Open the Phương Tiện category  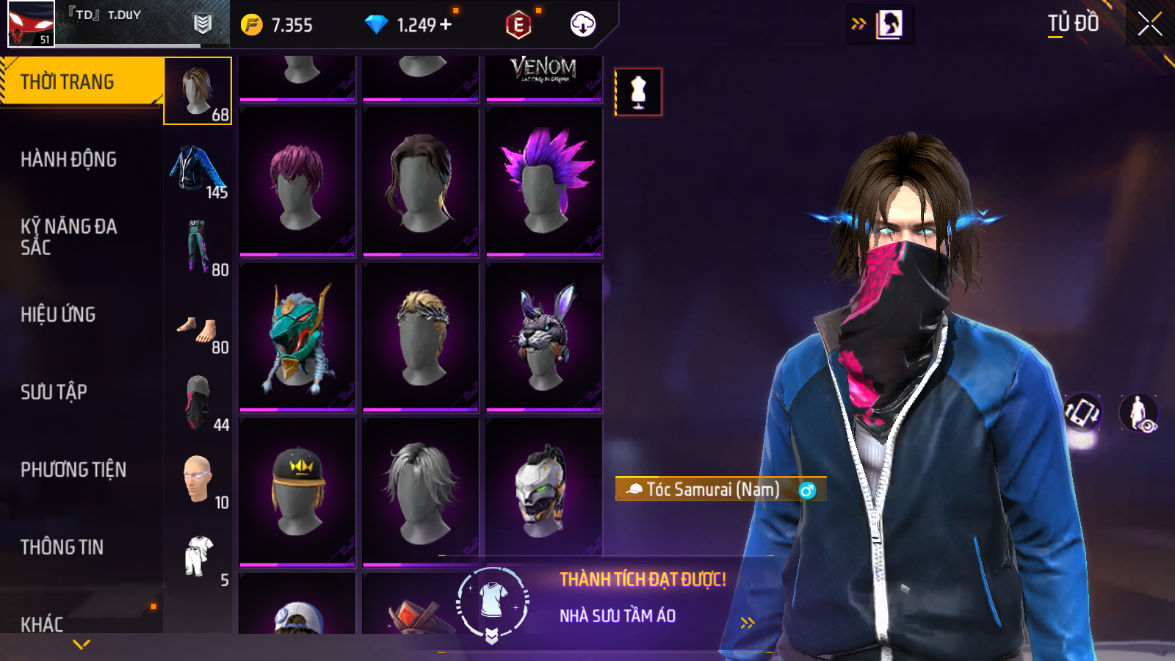point(73,469)
